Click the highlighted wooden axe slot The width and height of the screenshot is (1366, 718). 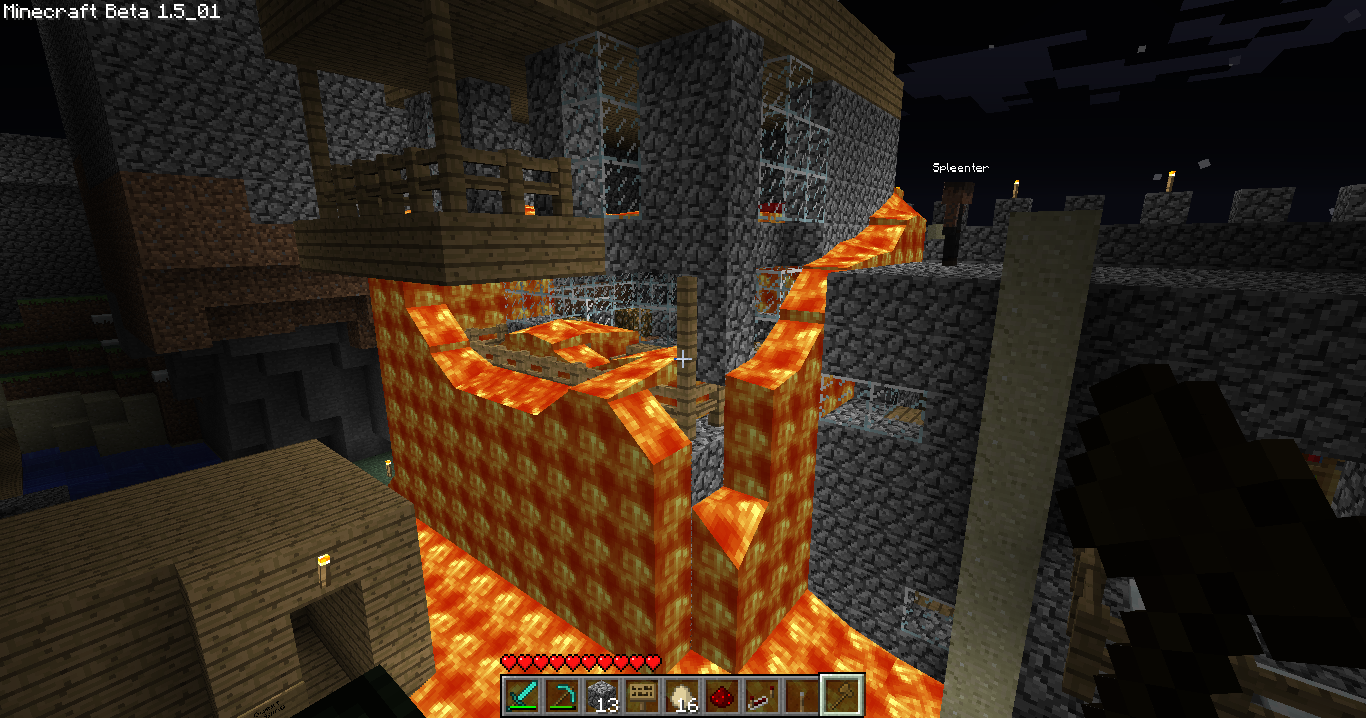pyautogui.click(x=840, y=694)
